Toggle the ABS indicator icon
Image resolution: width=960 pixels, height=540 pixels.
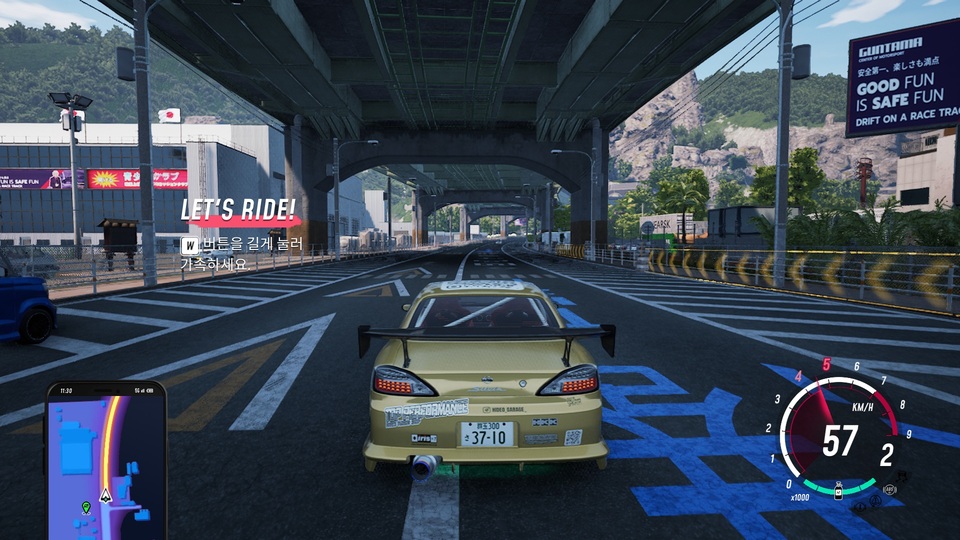888,488
